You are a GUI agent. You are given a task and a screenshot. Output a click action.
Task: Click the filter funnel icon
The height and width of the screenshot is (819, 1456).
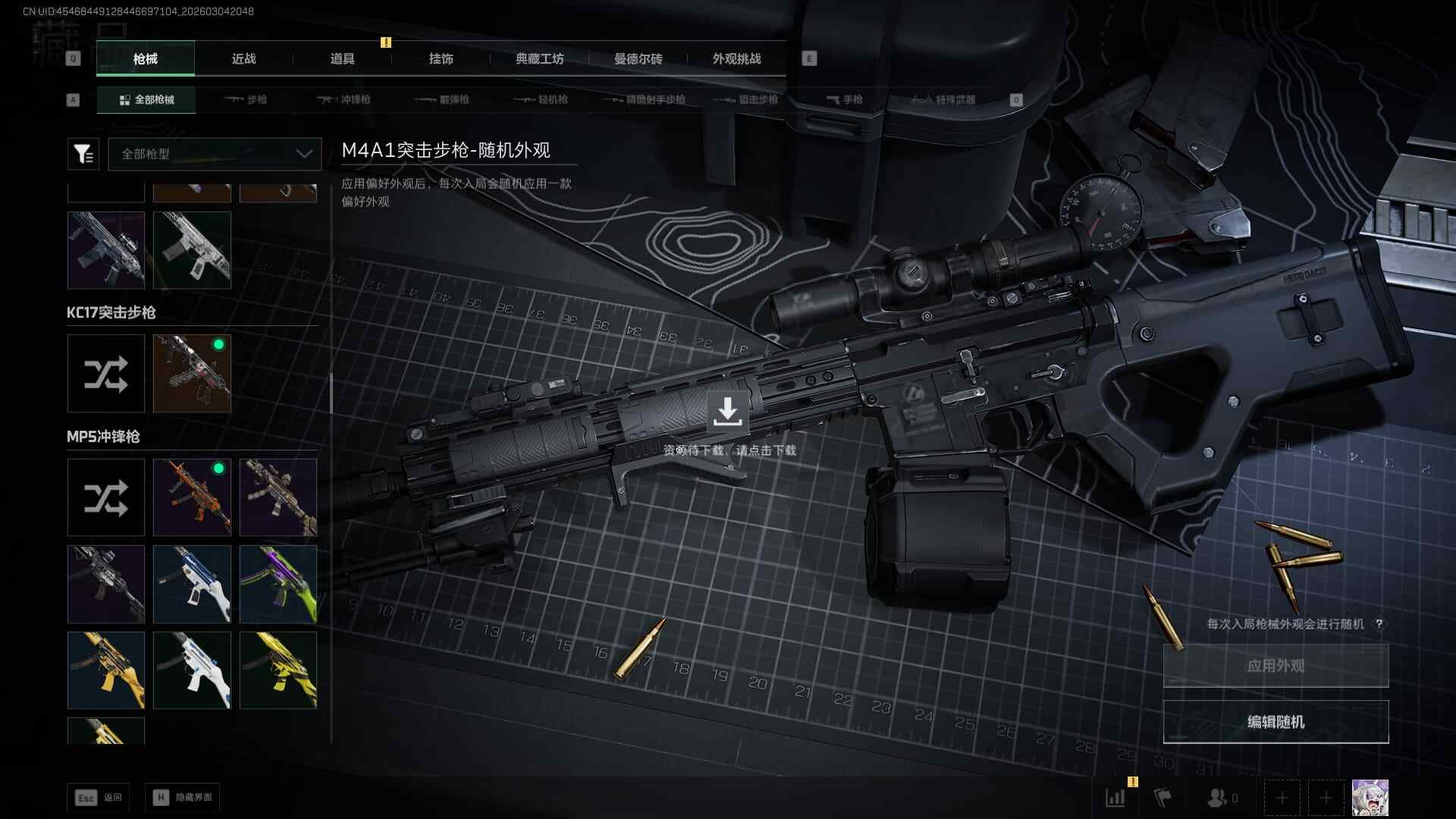tap(83, 154)
